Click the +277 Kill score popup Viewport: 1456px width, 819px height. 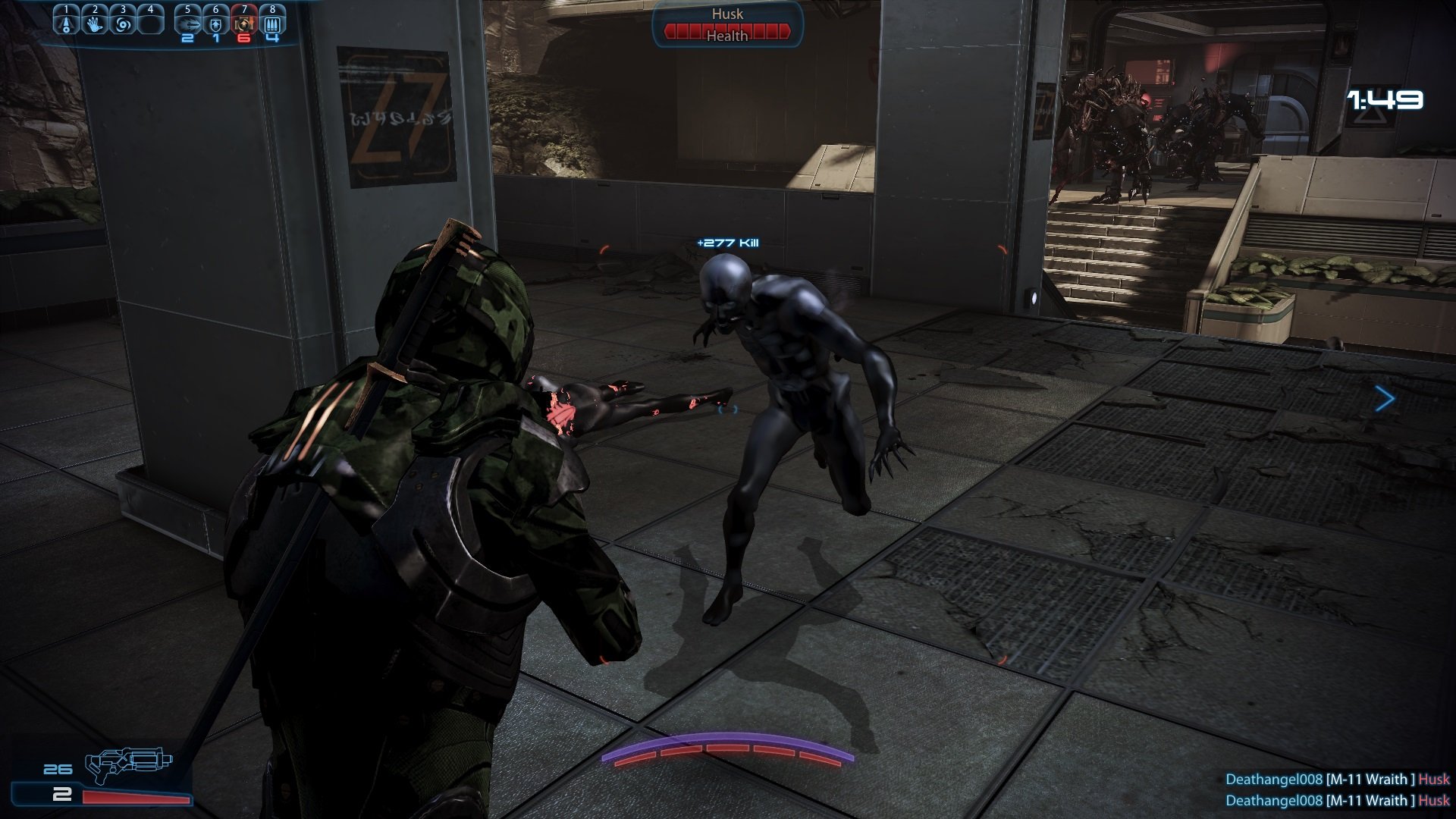coord(726,242)
